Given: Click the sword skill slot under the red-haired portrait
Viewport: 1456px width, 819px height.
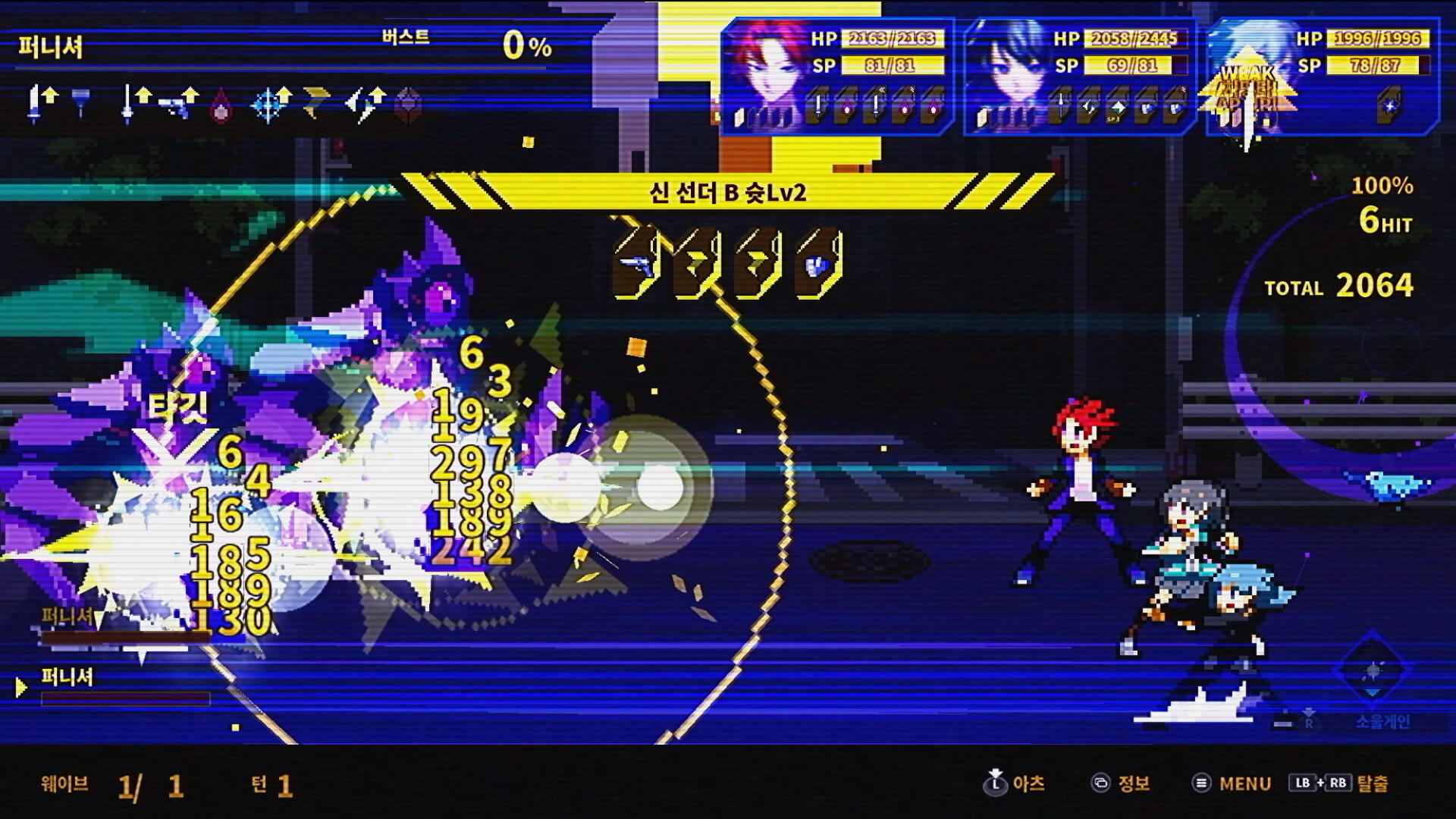Looking at the screenshot, I should 819,108.
